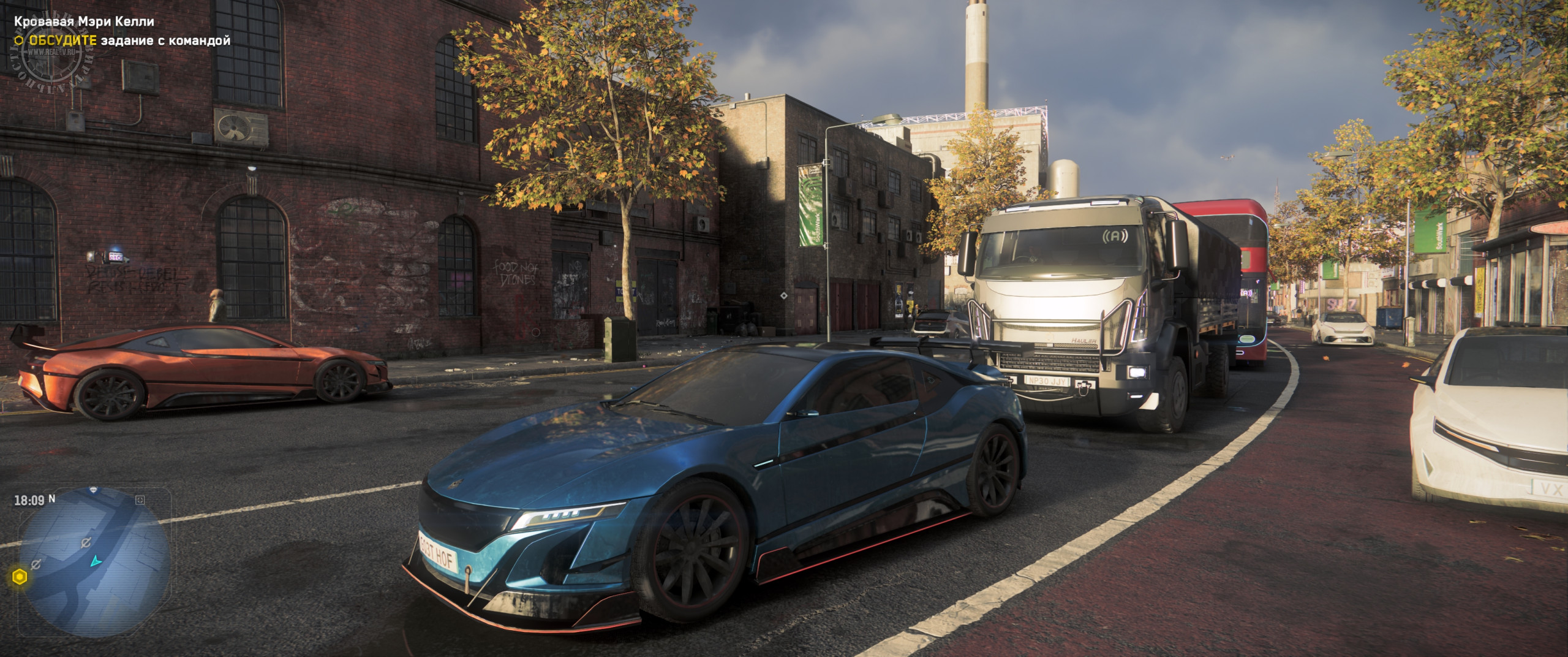The height and width of the screenshot is (657, 1568).
Task: Select the yellow hexagon objective marker
Action: pyautogui.click(x=19, y=577)
